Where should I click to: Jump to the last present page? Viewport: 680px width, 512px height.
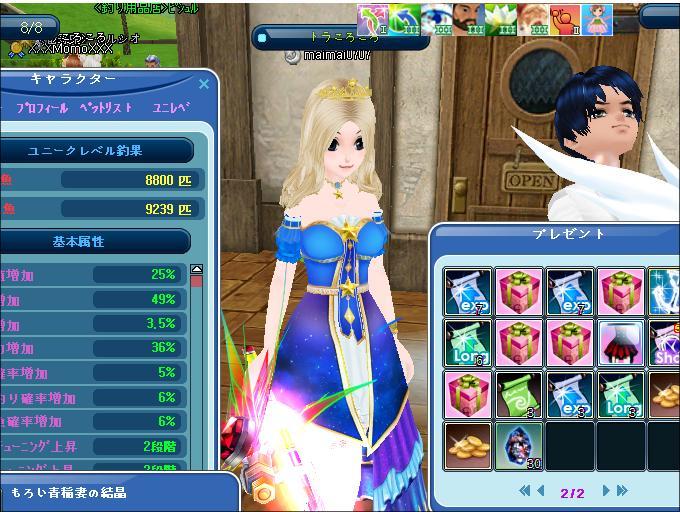tap(621, 491)
